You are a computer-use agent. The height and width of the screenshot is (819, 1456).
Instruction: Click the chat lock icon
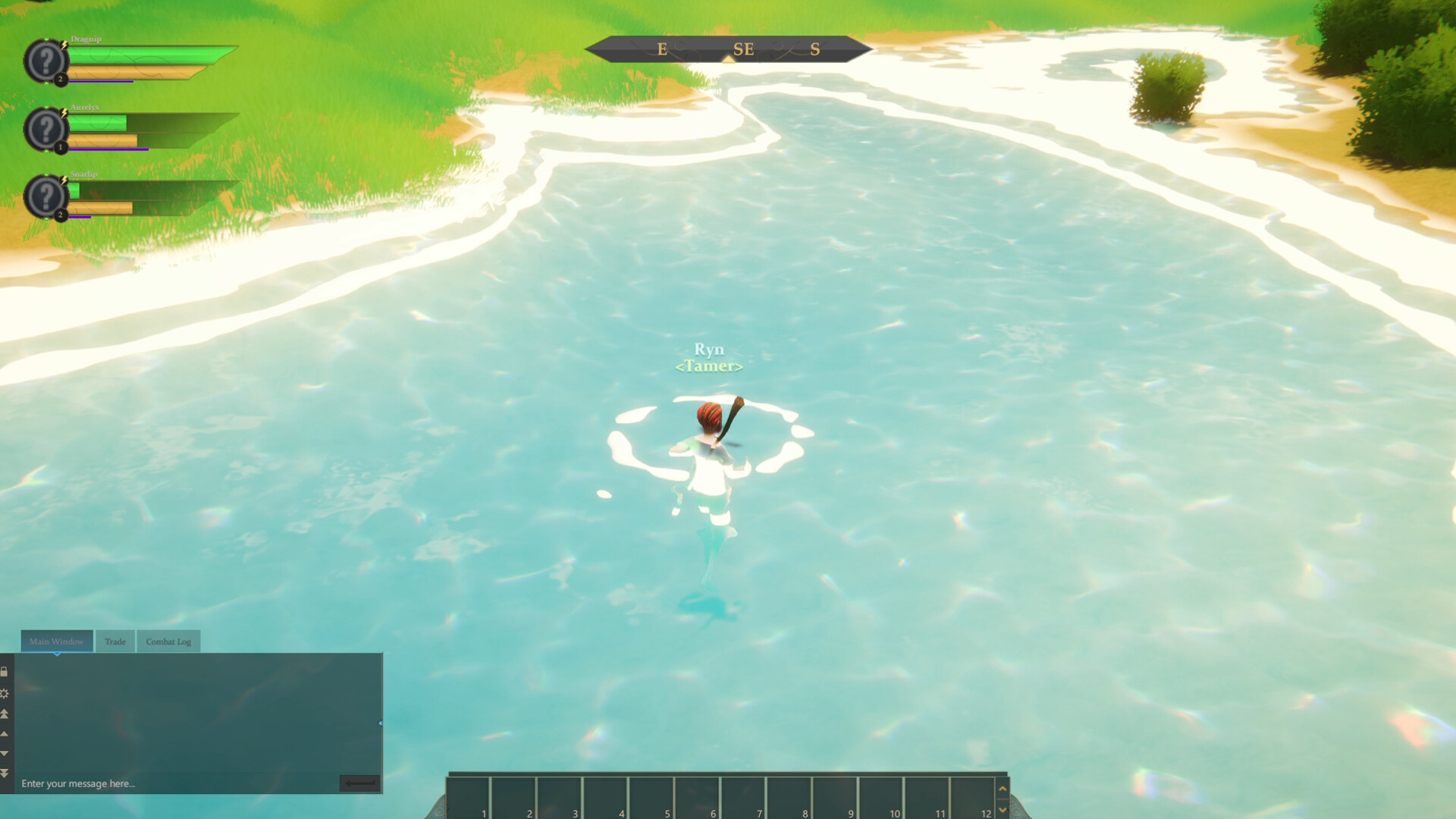(4, 671)
